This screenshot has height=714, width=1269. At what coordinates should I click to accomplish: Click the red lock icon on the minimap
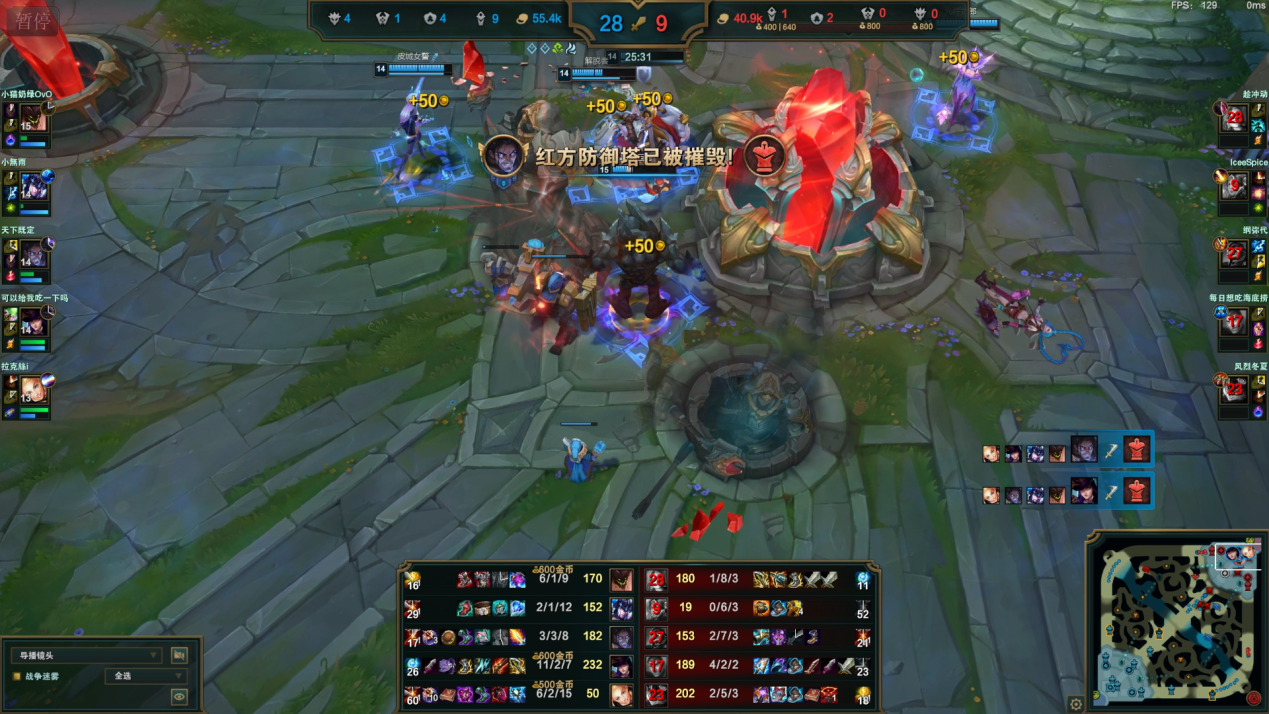point(1254,698)
